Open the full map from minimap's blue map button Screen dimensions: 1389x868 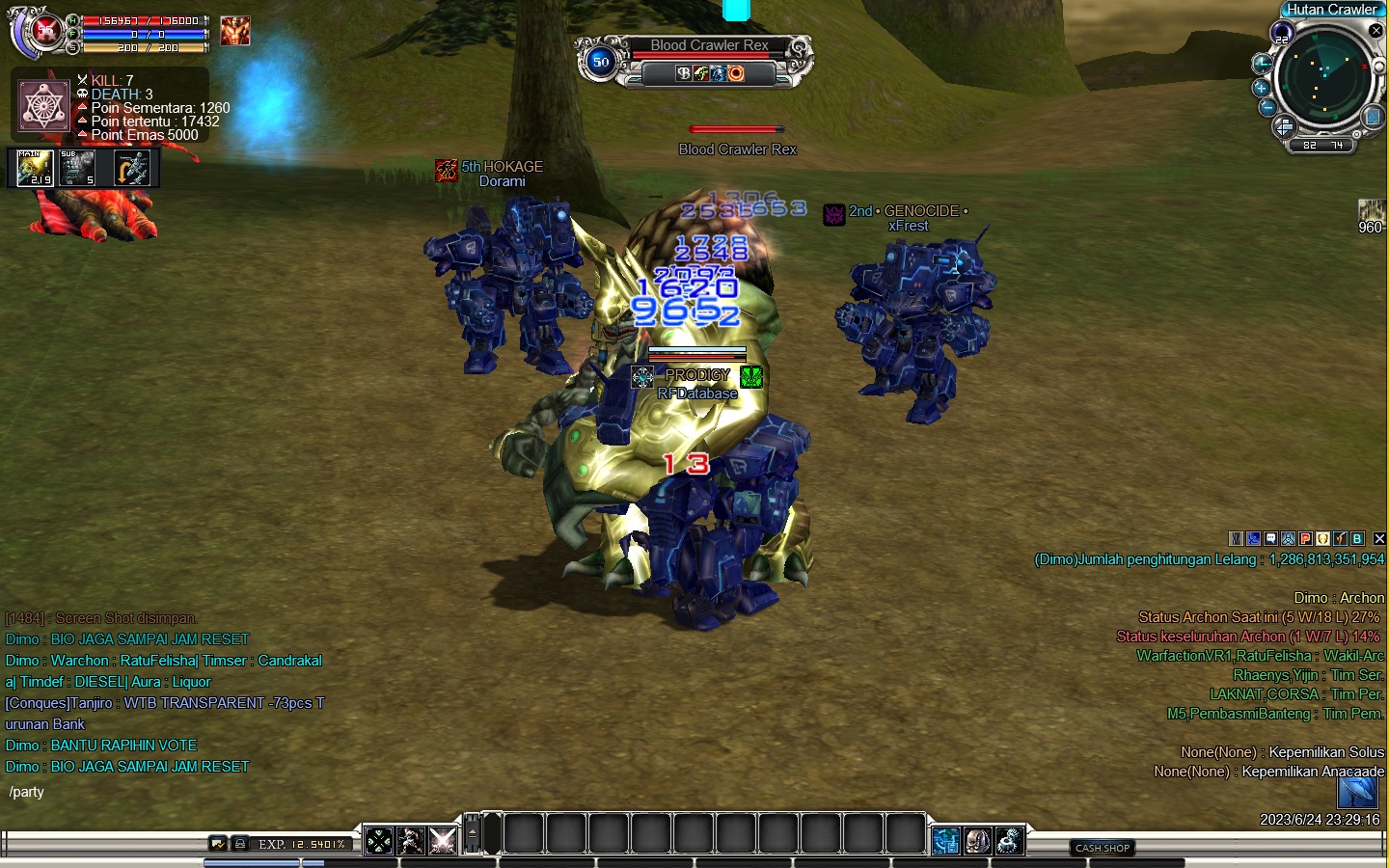pos(1372,117)
